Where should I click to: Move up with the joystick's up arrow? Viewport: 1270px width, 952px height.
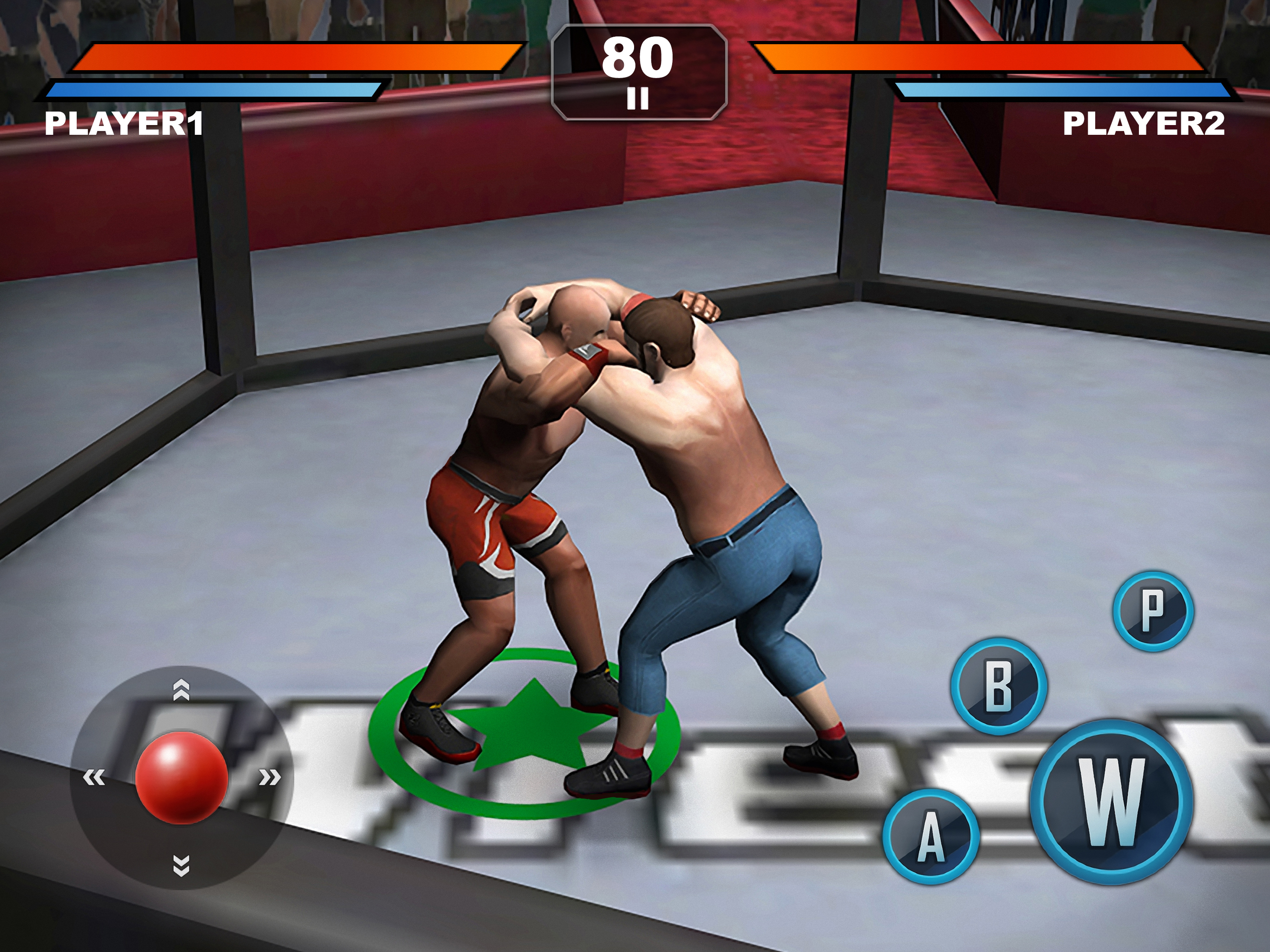(x=181, y=690)
